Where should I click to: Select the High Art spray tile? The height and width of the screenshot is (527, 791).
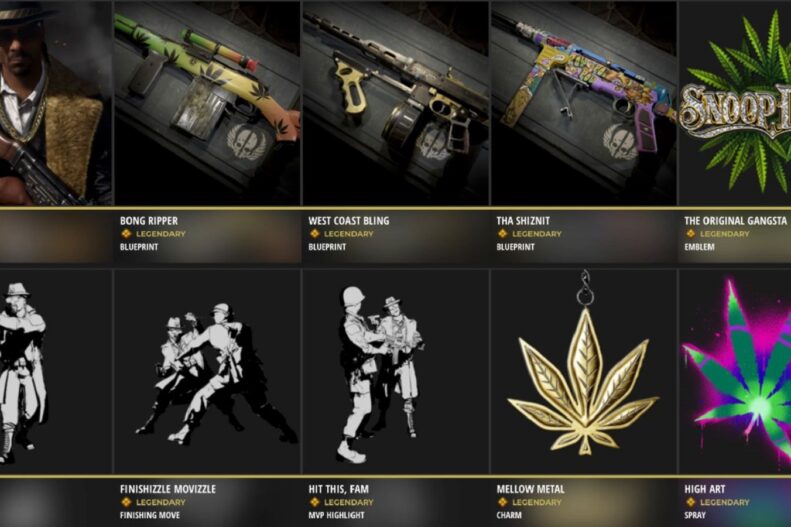735,371
